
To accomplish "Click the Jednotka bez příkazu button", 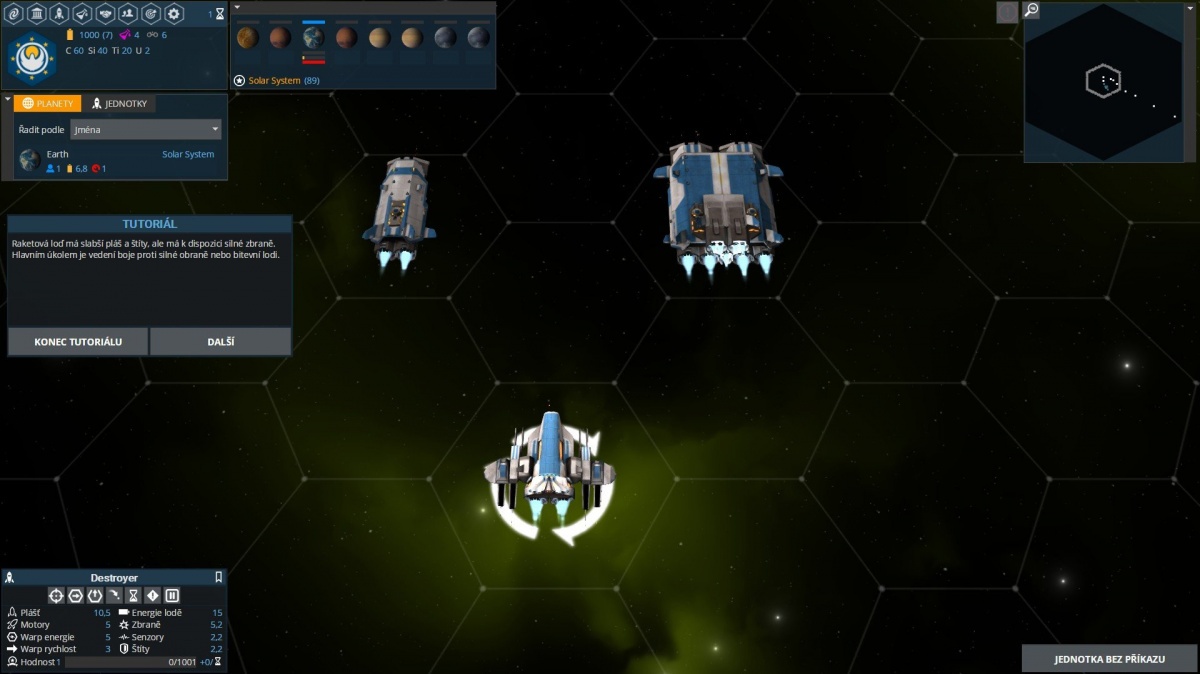I will tap(1110, 659).
